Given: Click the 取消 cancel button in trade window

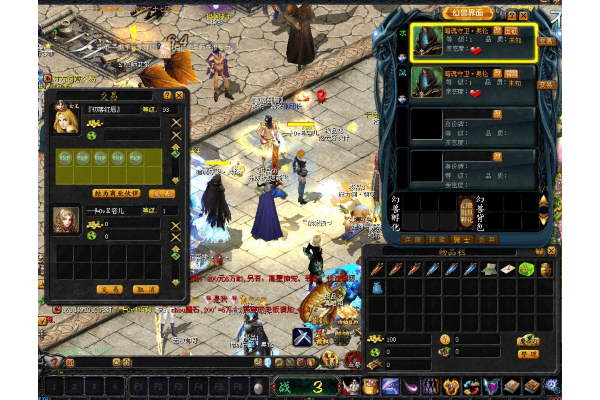Looking at the screenshot, I should [x=146, y=288].
